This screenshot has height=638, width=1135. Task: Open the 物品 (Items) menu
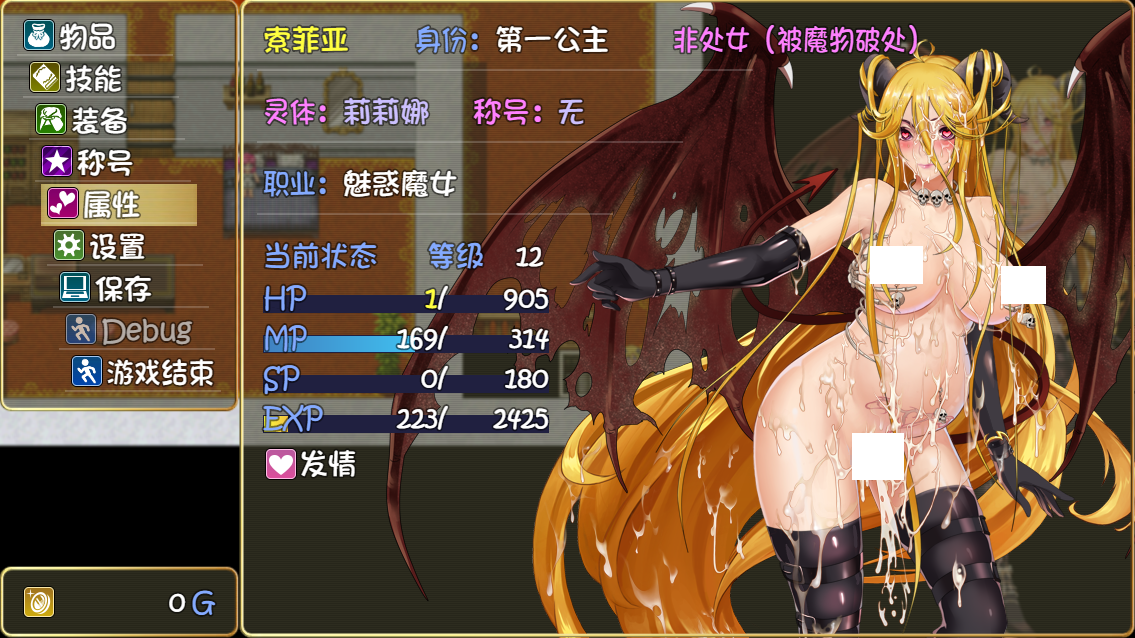click(x=72, y=37)
